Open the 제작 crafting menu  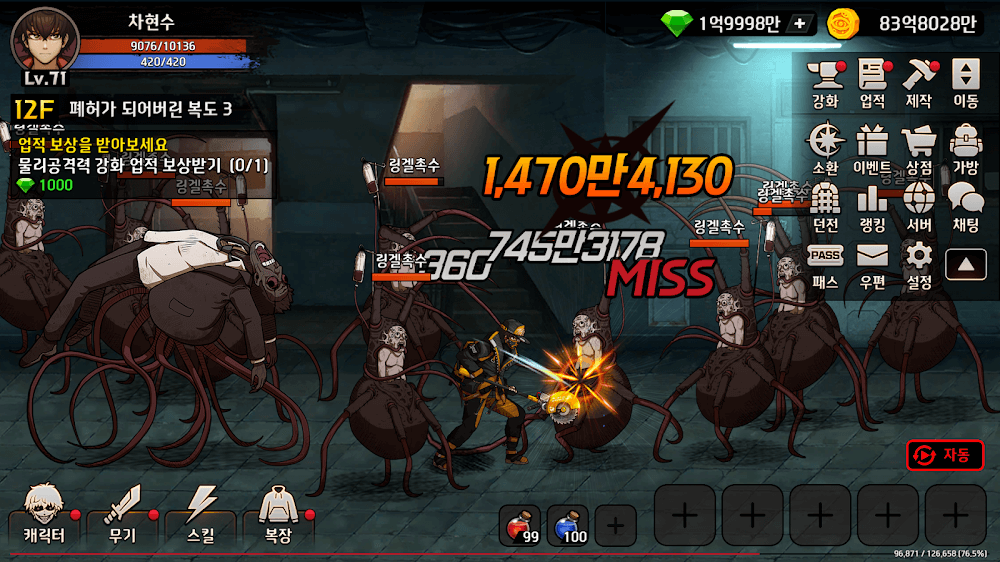pyautogui.click(x=918, y=82)
